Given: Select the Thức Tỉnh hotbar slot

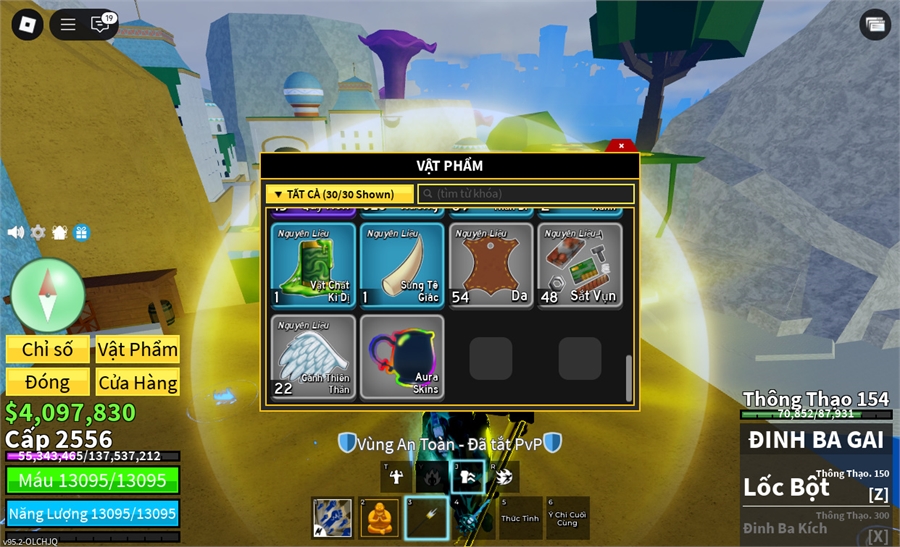Looking at the screenshot, I should coord(519,517).
